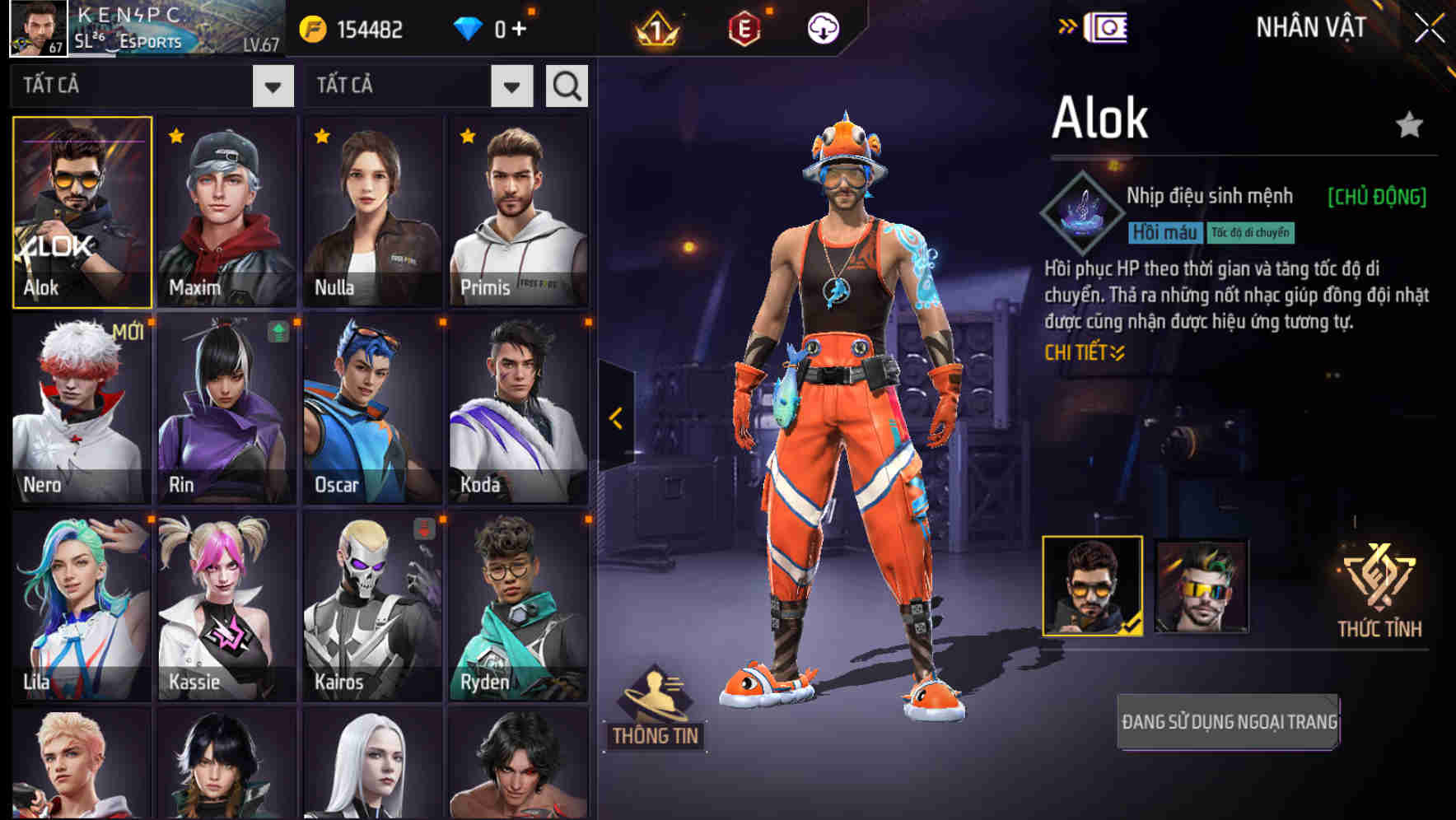Open the rank crown icon at the top
The width and height of the screenshot is (1456, 820).
(x=658, y=30)
